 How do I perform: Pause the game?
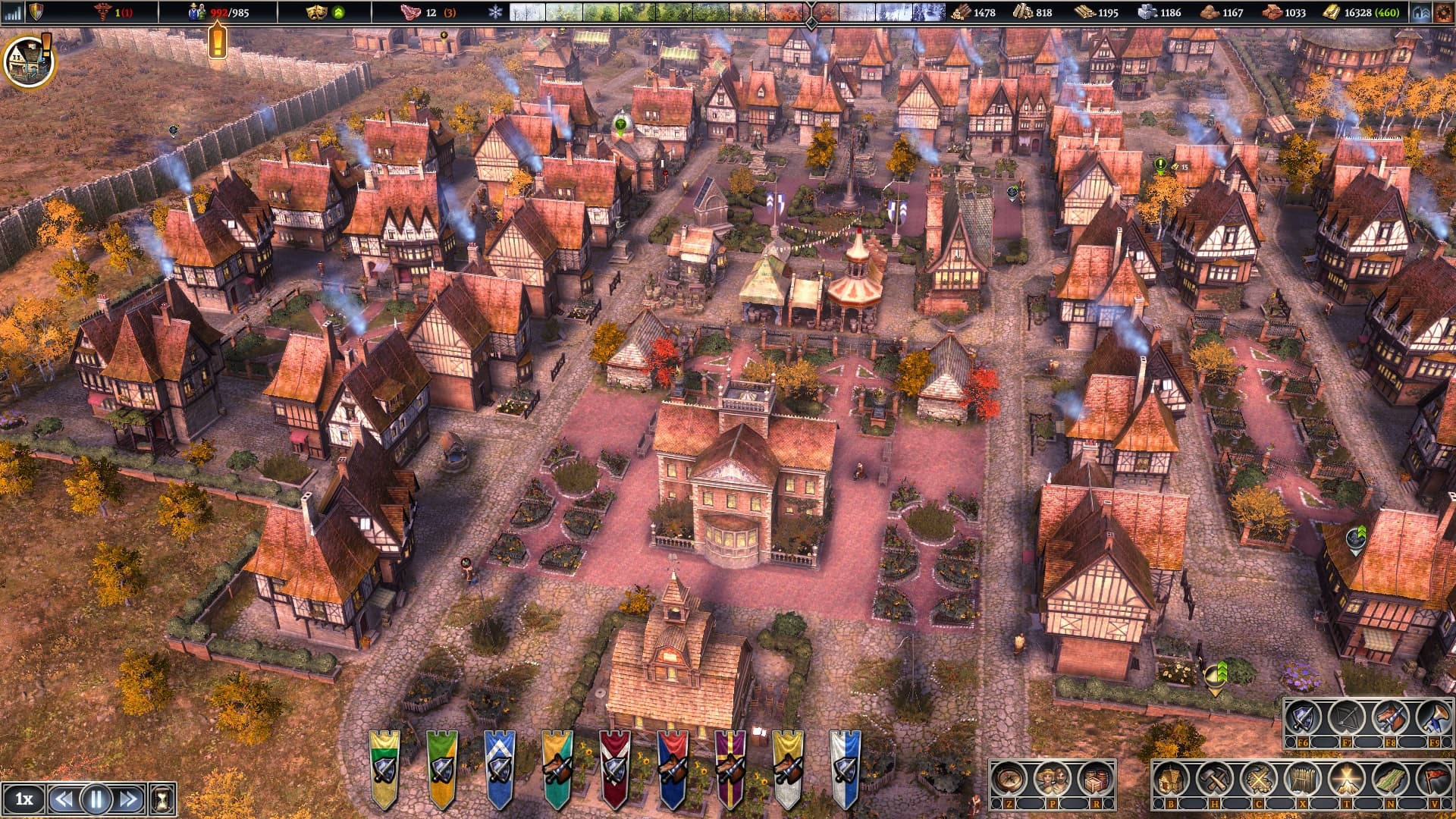coord(96,799)
